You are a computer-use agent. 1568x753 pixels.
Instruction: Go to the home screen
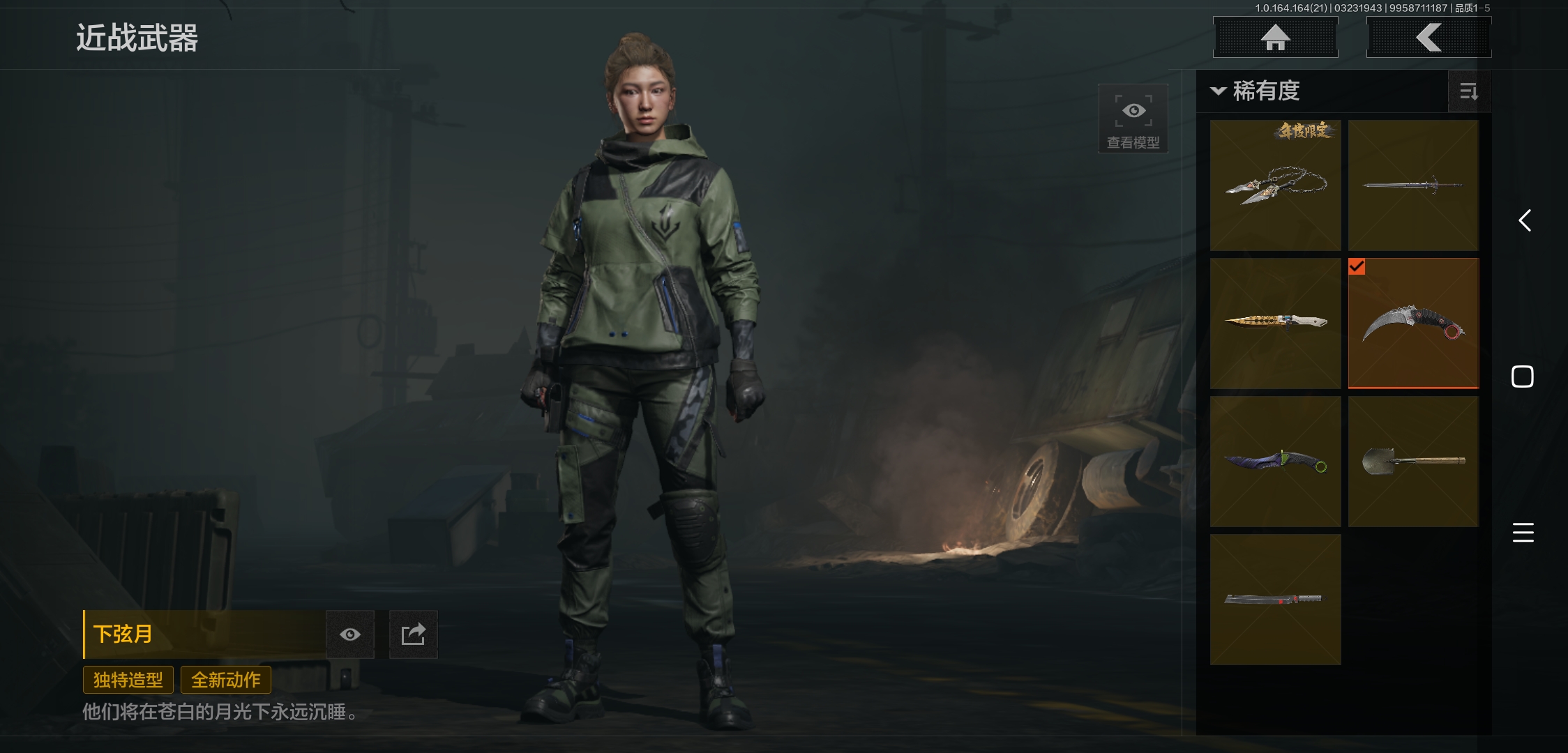tap(1275, 38)
